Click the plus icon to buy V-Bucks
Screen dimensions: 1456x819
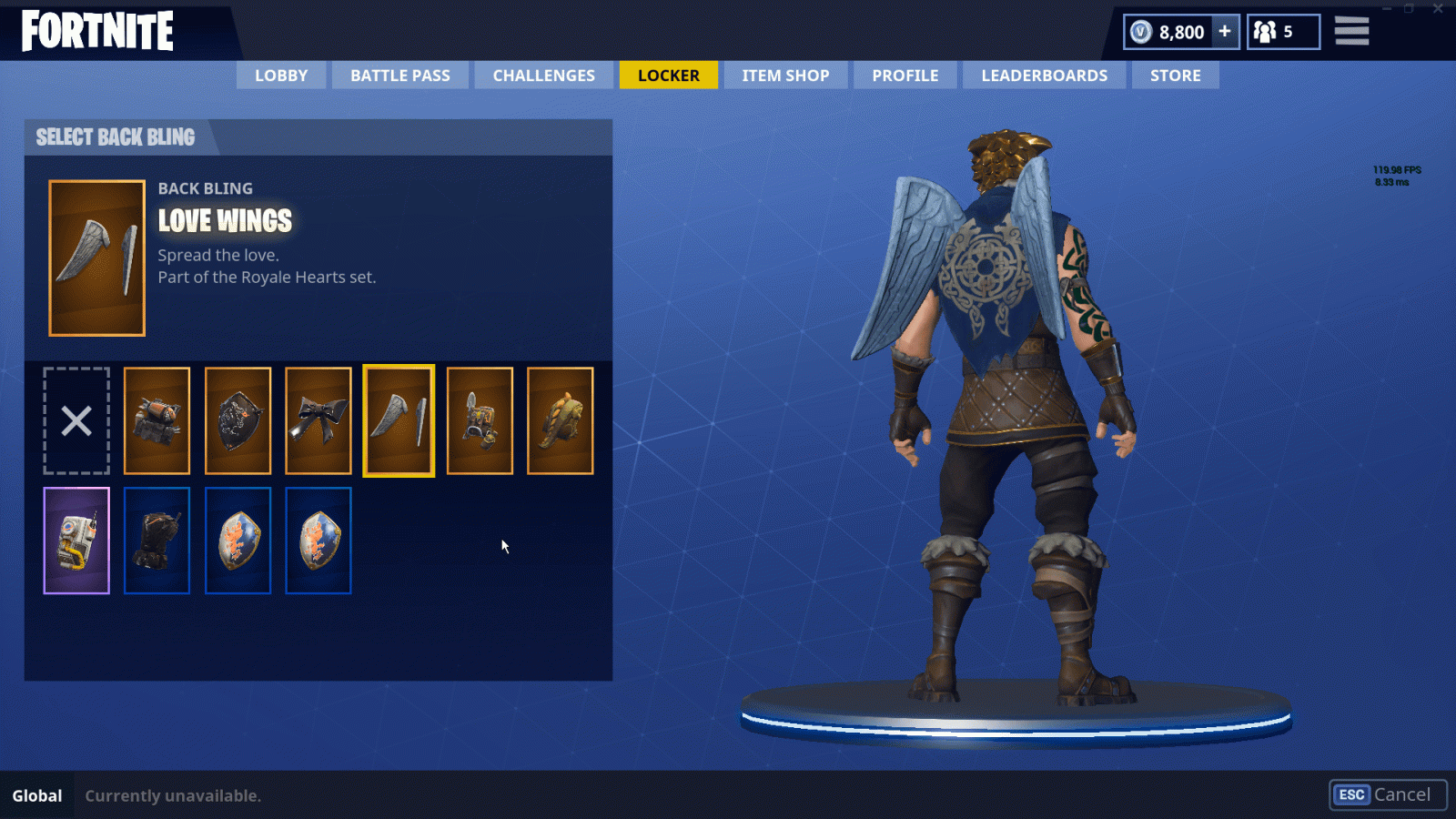pos(1224,31)
